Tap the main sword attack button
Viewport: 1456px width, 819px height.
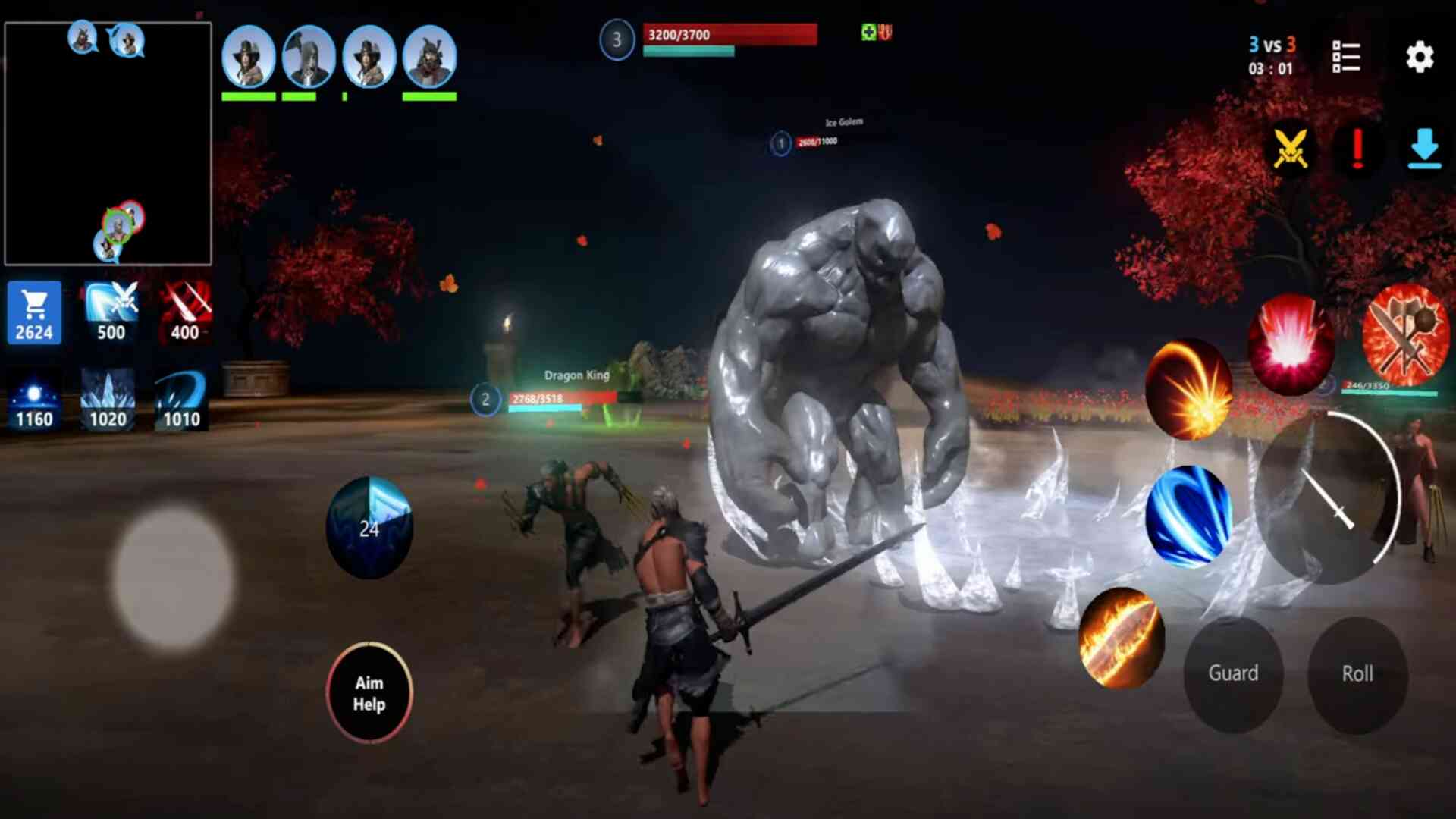(x=1327, y=498)
